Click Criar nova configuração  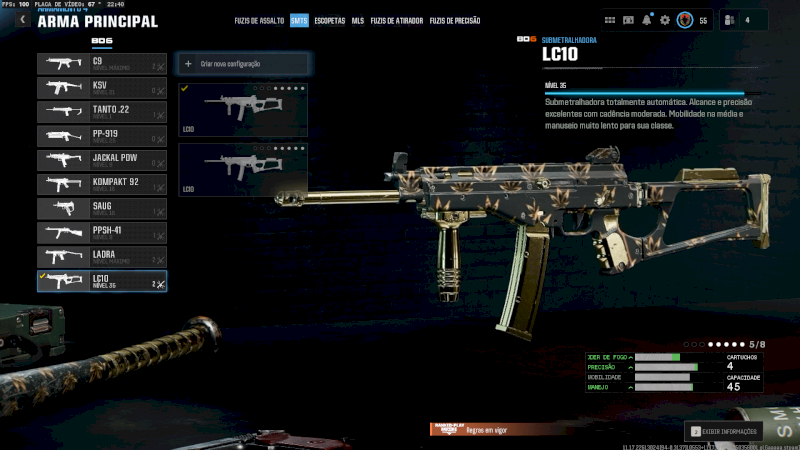point(243,64)
